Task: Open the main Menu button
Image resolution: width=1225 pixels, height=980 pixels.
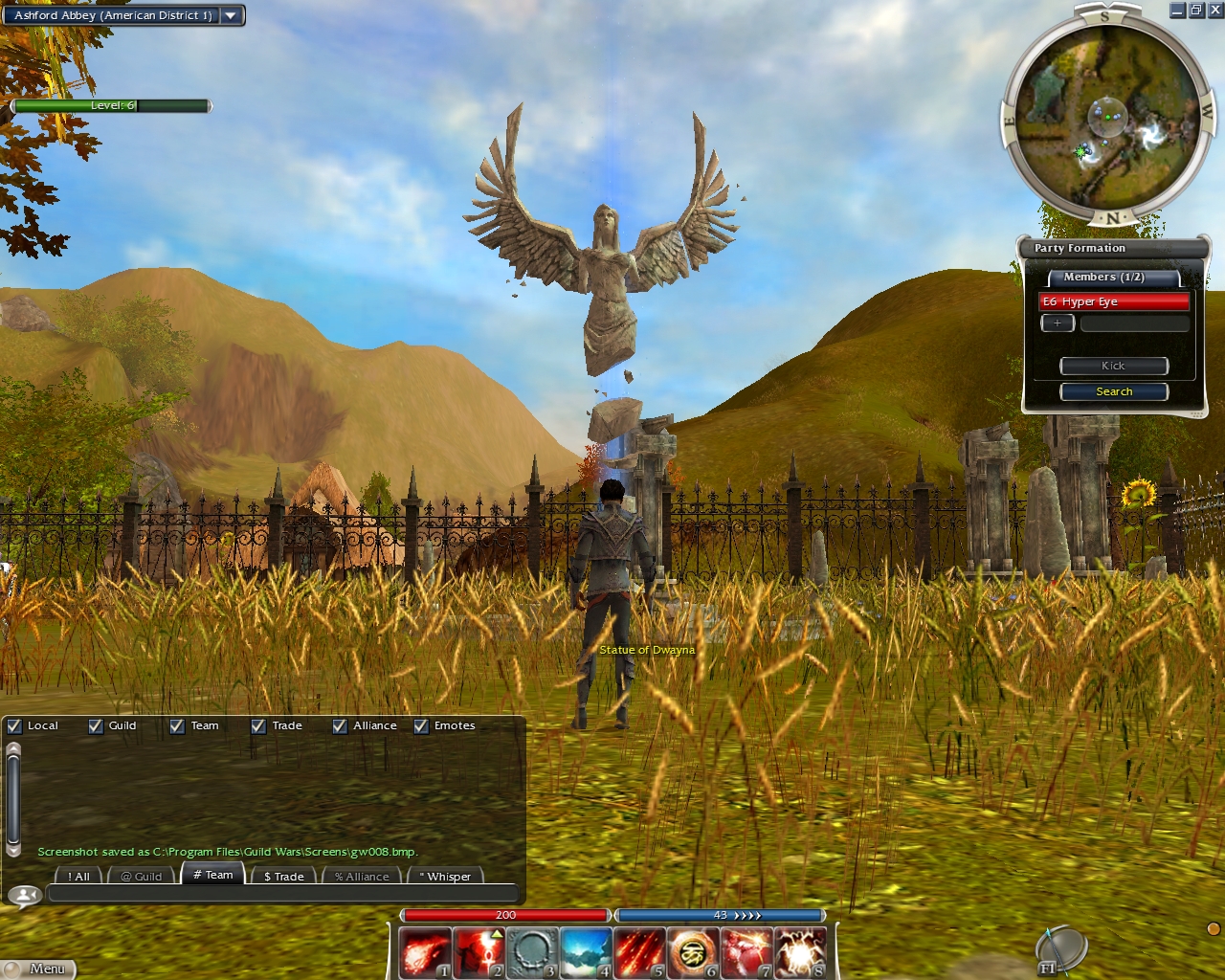Action: 38,969
